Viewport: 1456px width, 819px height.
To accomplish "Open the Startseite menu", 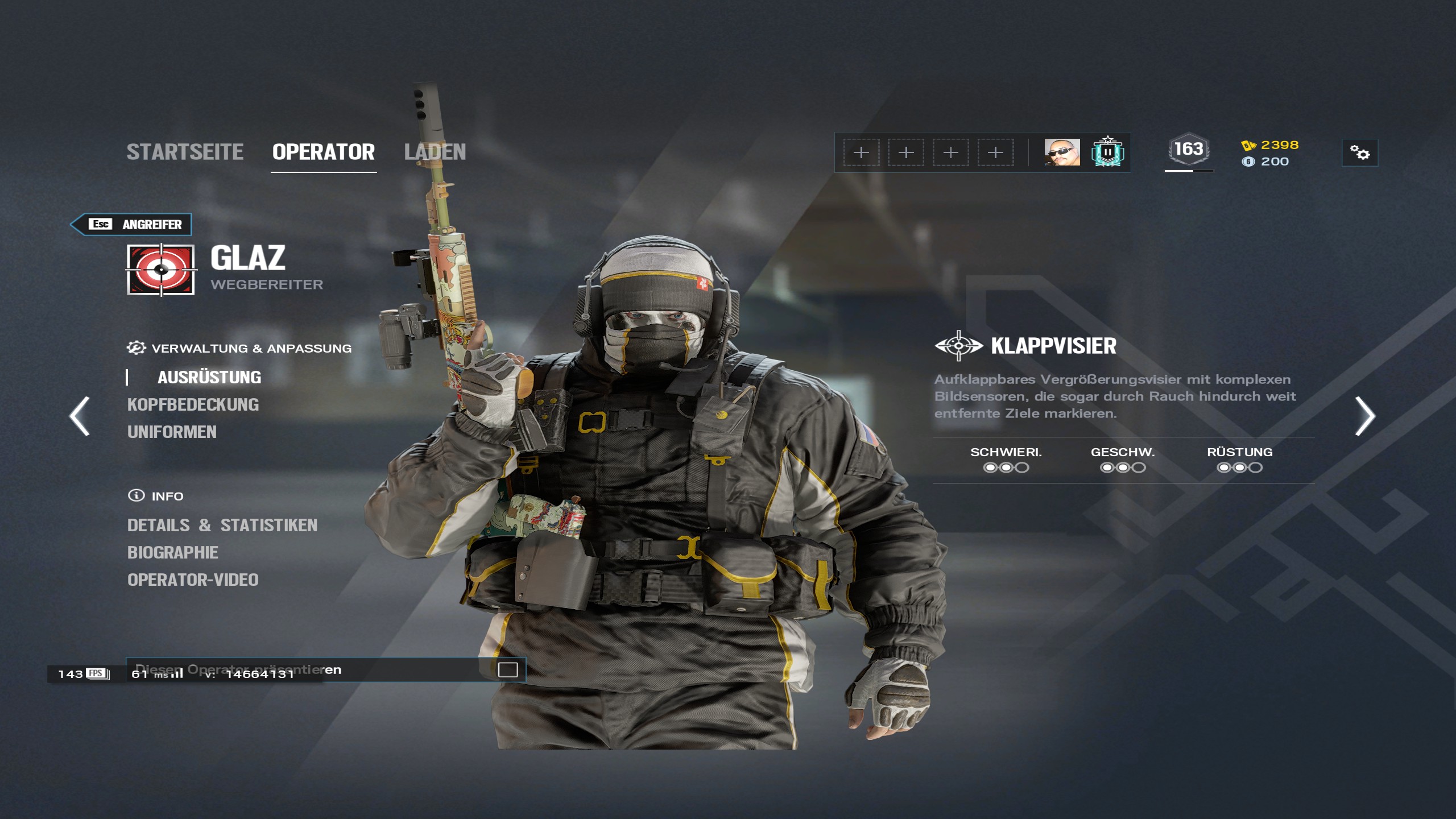I will click(x=186, y=152).
